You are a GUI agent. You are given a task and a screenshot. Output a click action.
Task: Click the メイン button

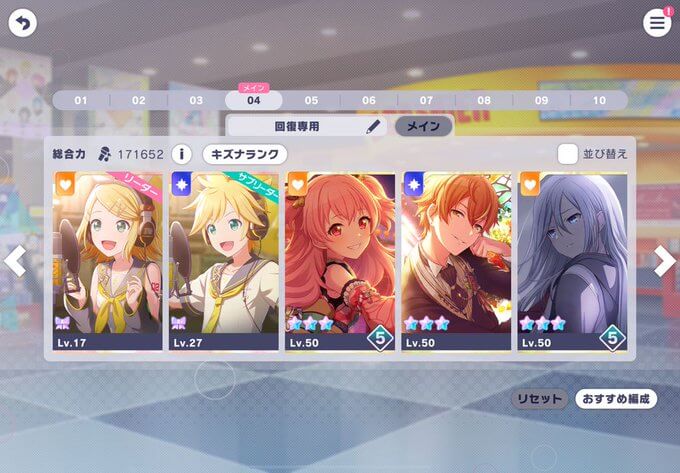pos(423,127)
